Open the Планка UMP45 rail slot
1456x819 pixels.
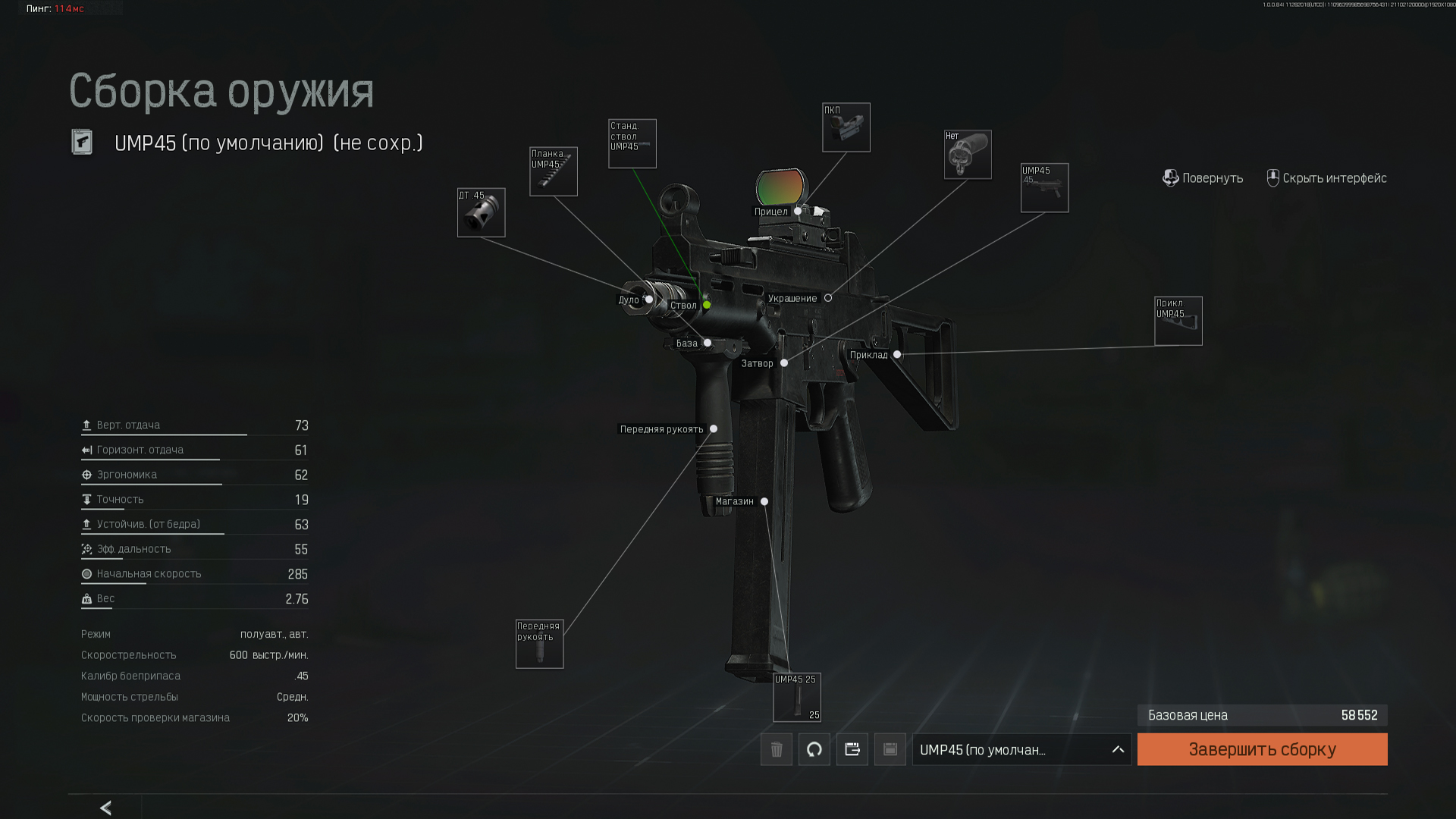click(x=554, y=171)
